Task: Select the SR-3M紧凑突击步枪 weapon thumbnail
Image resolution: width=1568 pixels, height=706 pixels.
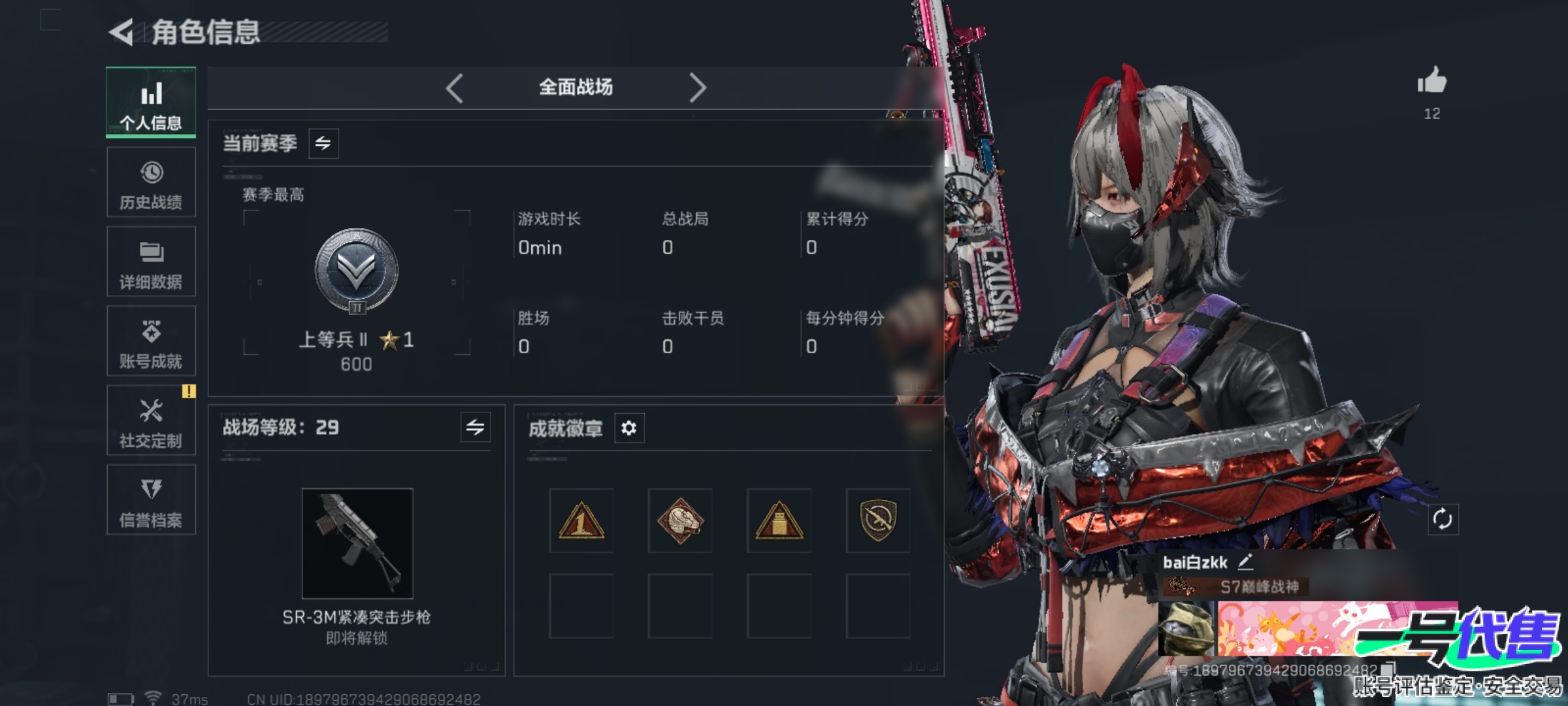Action: click(357, 543)
